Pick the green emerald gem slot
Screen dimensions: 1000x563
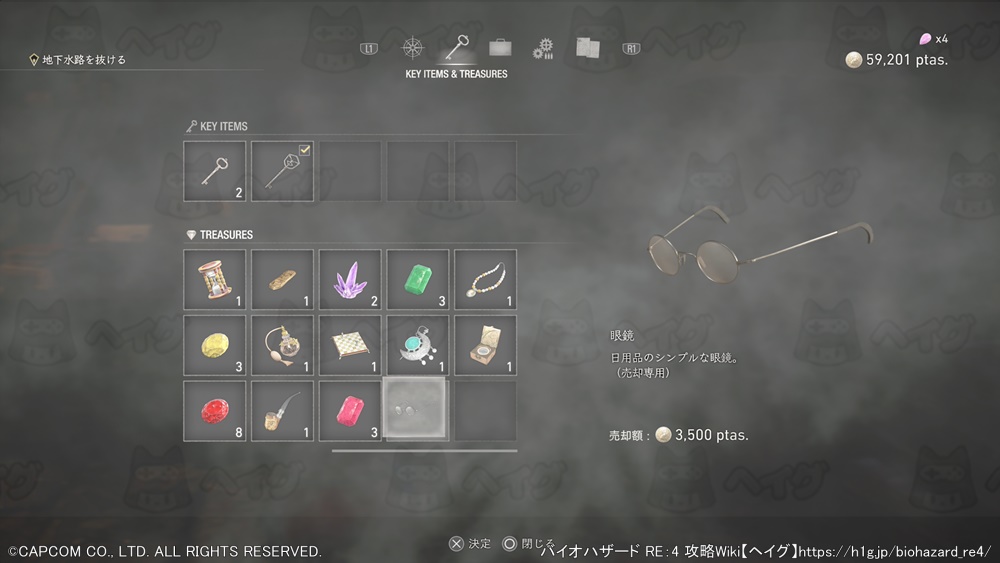click(x=418, y=279)
